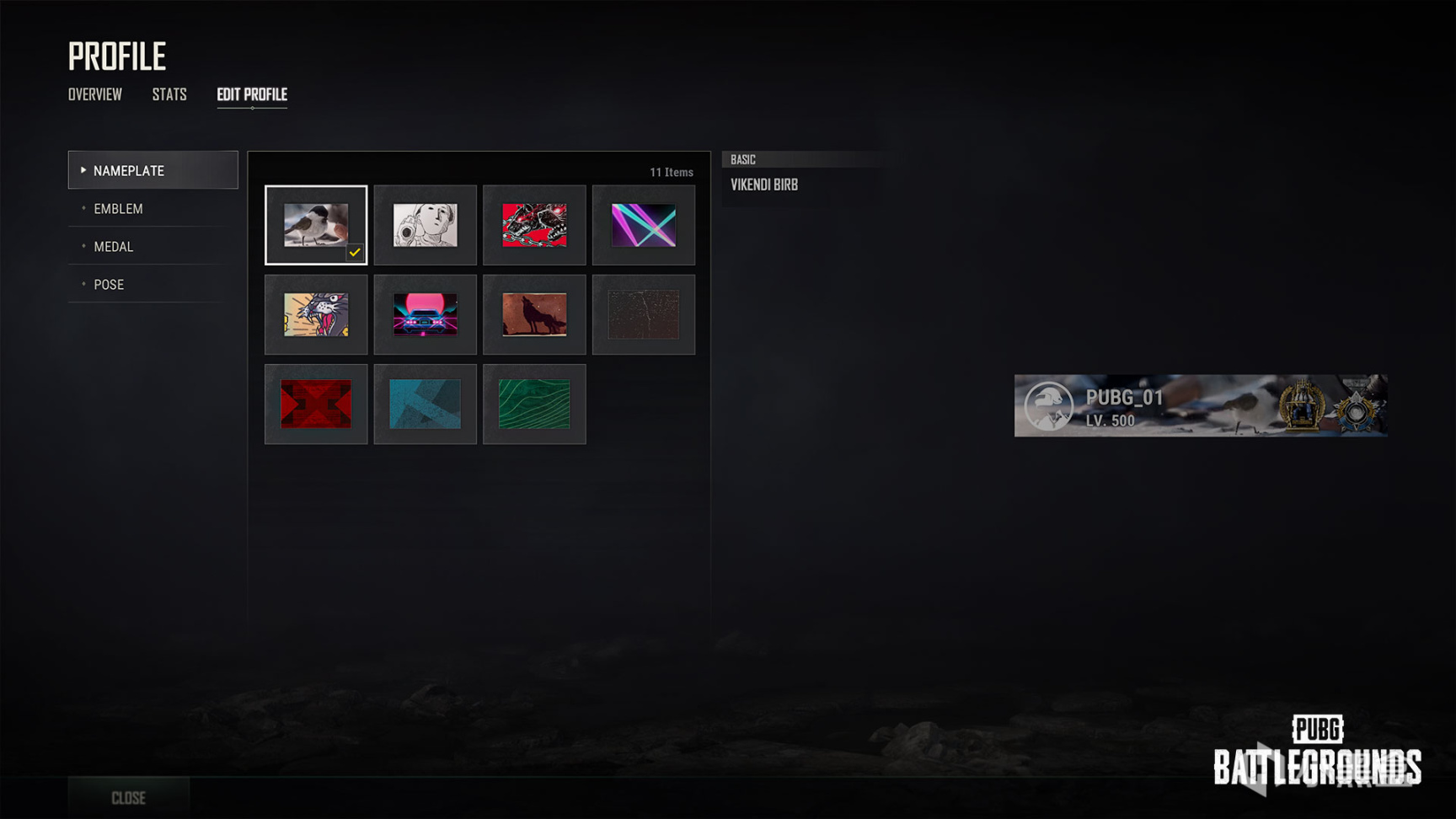The image size is (1456, 819).
Task: Choose the red chained dog nameplate
Action: click(534, 225)
